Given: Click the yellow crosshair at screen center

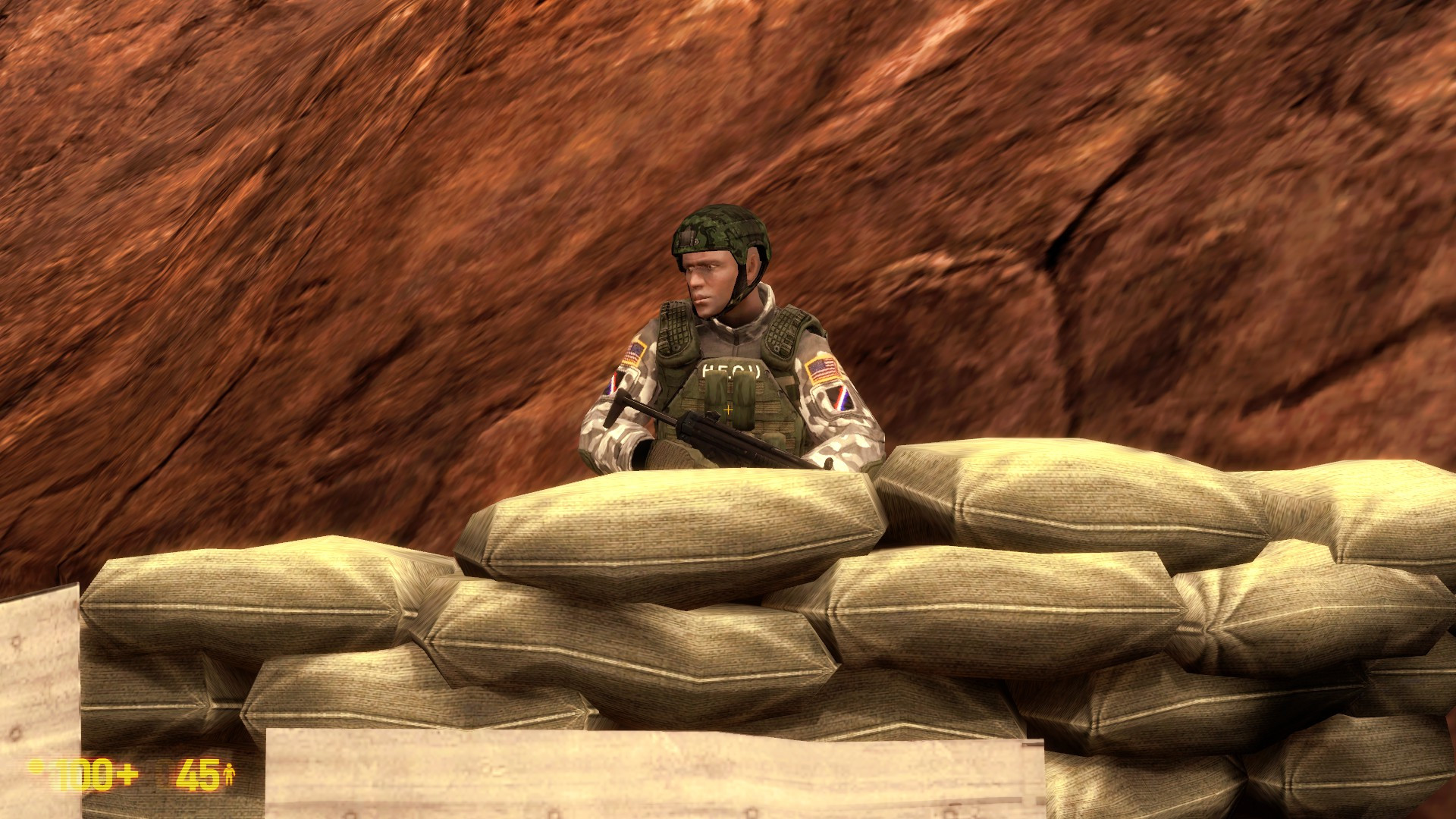Looking at the screenshot, I should tap(728, 409).
